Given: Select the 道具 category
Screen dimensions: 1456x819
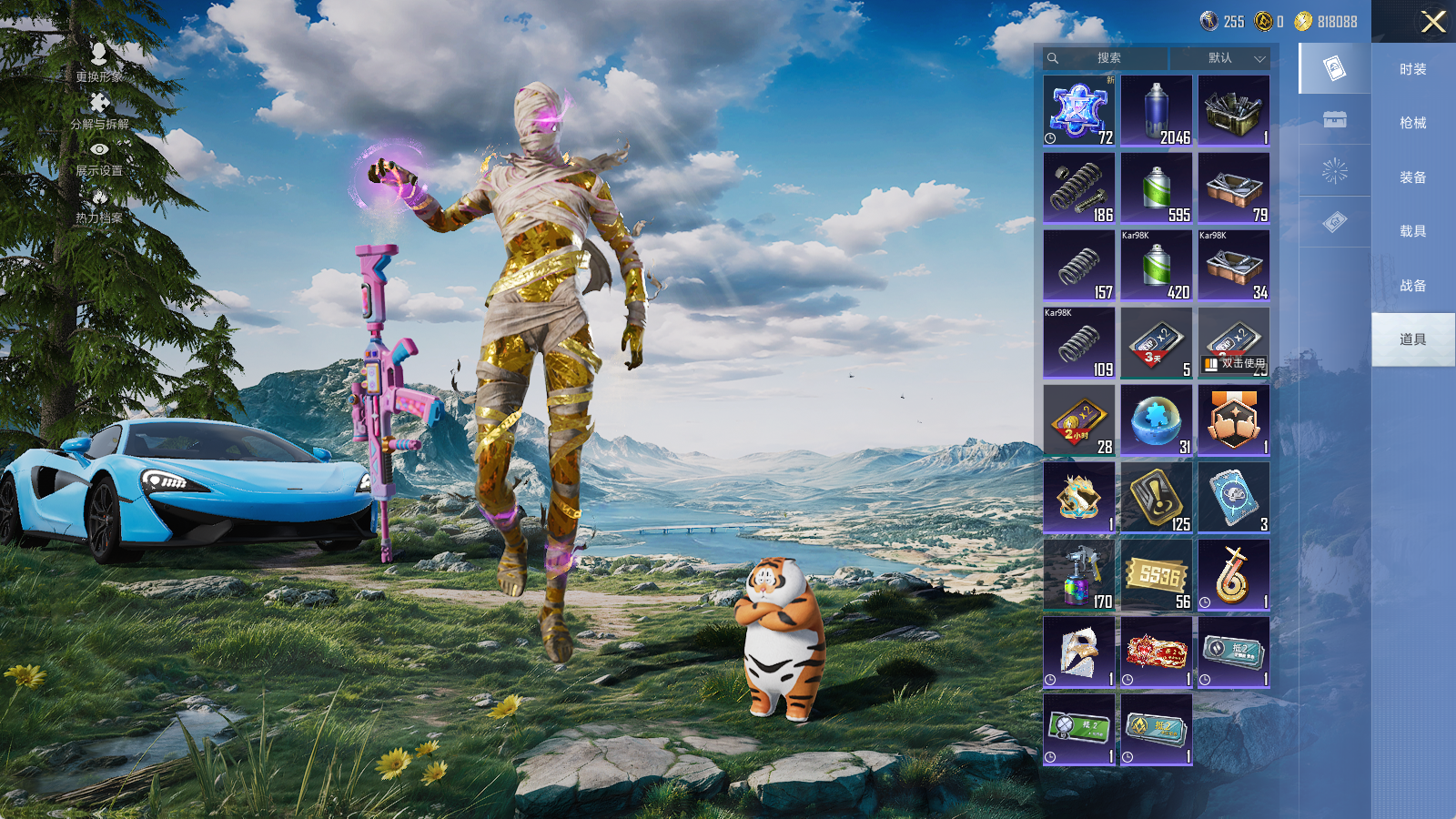Looking at the screenshot, I should coord(1412,339).
